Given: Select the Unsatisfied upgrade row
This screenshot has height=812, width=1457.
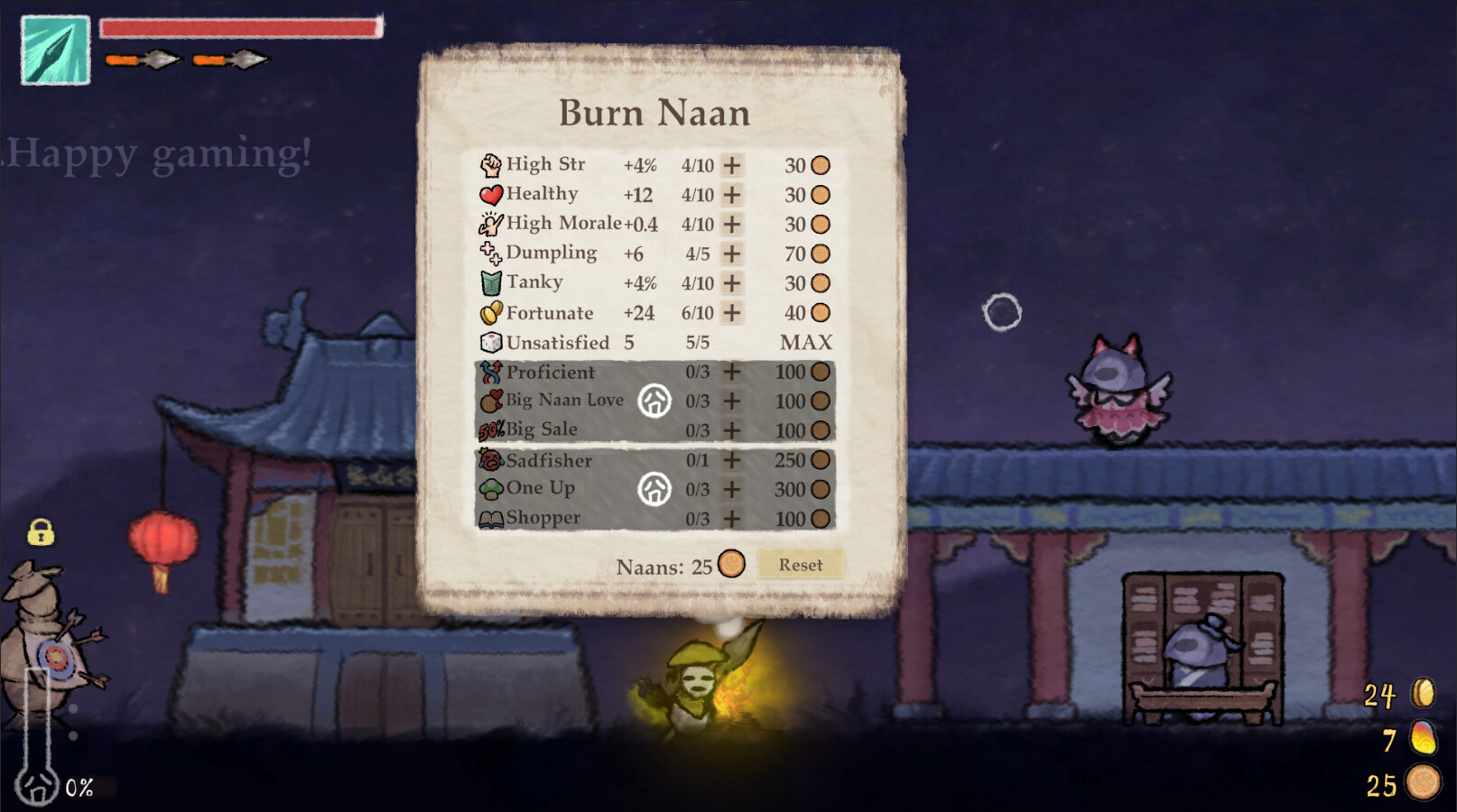Looking at the screenshot, I should point(558,343).
